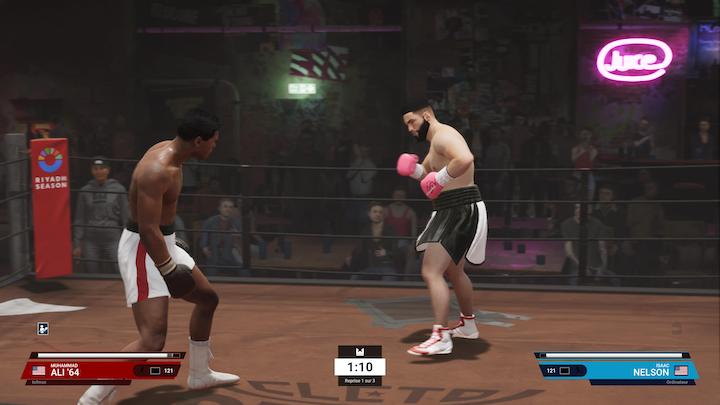Click the small fighter status icon above Ali's health bar
The width and height of the screenshot is (720, 405).
43,328
